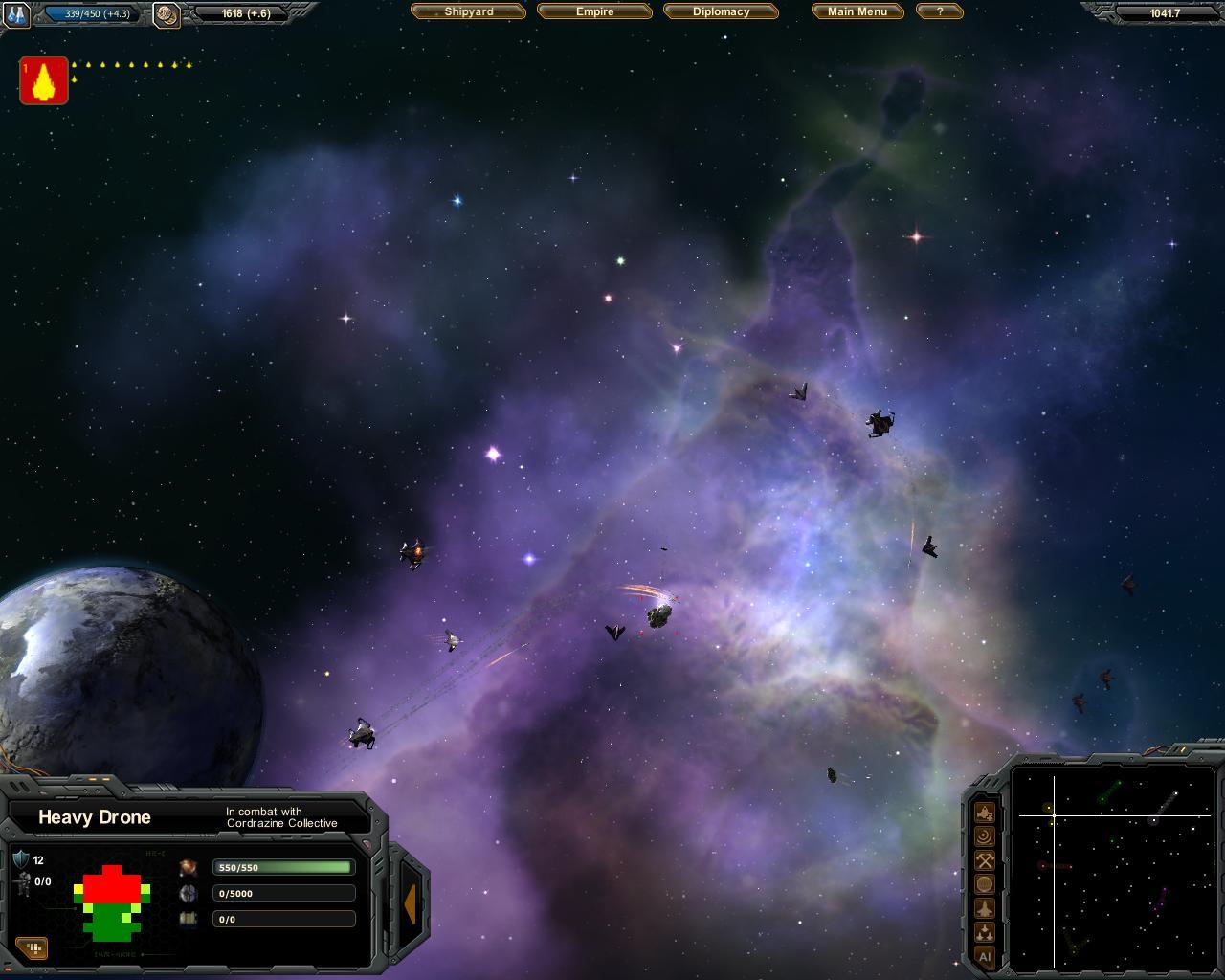Click the single fighter ship icon
1225x980 pixels.
(985, 908)
